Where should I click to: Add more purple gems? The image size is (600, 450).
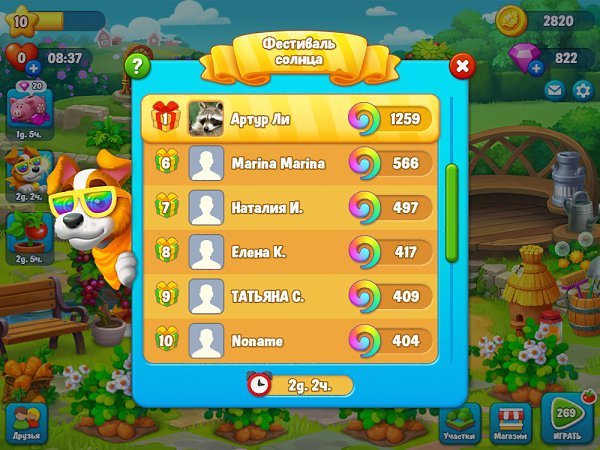pos(536,68)
